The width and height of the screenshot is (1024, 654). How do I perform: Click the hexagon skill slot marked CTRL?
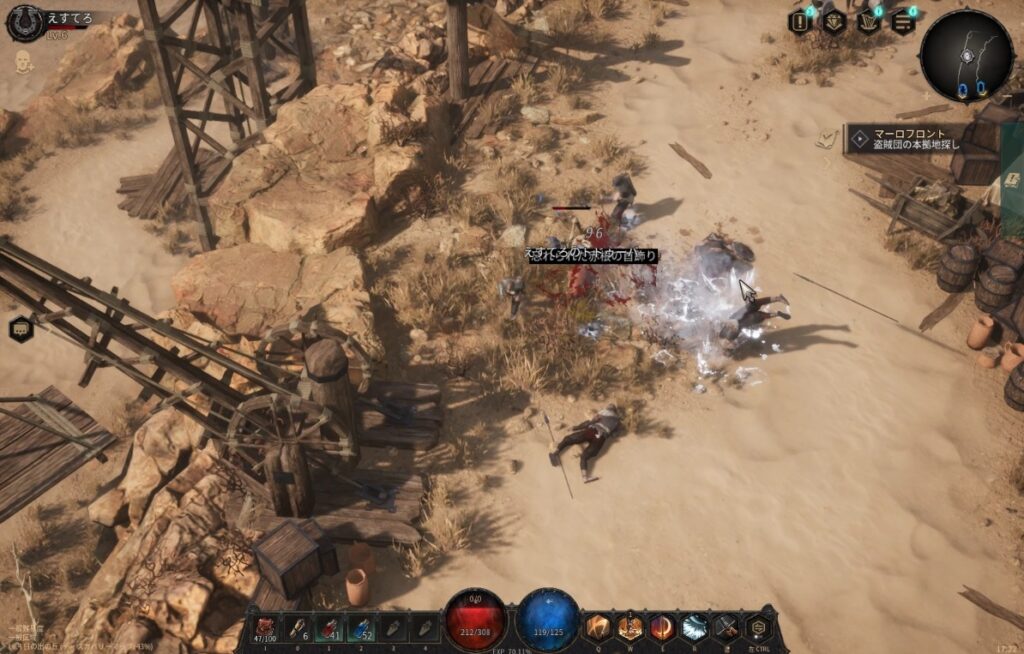[759, 628]
